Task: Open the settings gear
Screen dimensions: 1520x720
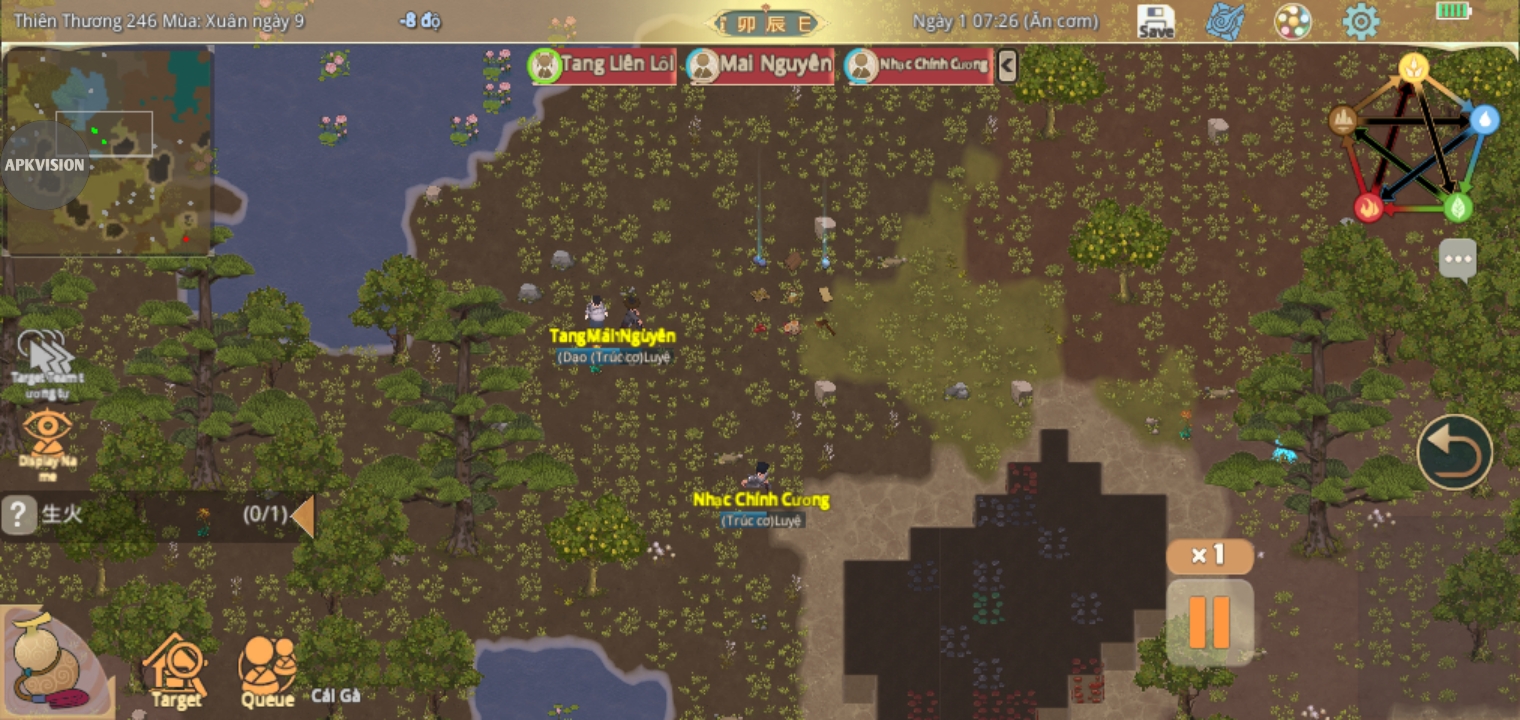Action: click(x=1360, y=21)
